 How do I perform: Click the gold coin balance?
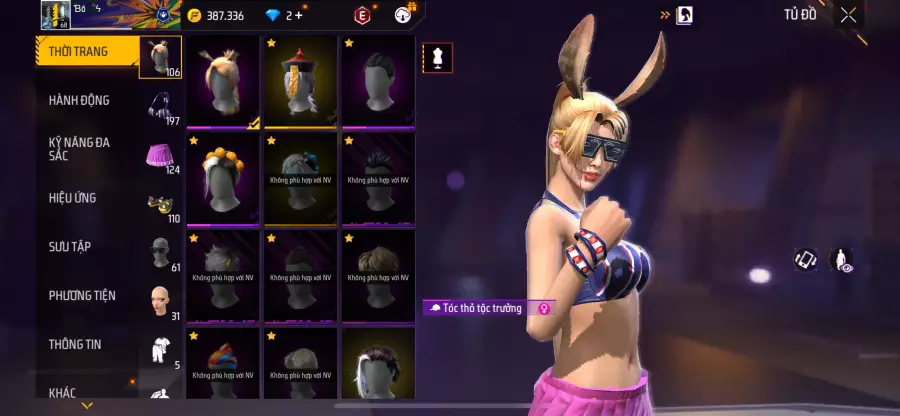coord(217,15)
